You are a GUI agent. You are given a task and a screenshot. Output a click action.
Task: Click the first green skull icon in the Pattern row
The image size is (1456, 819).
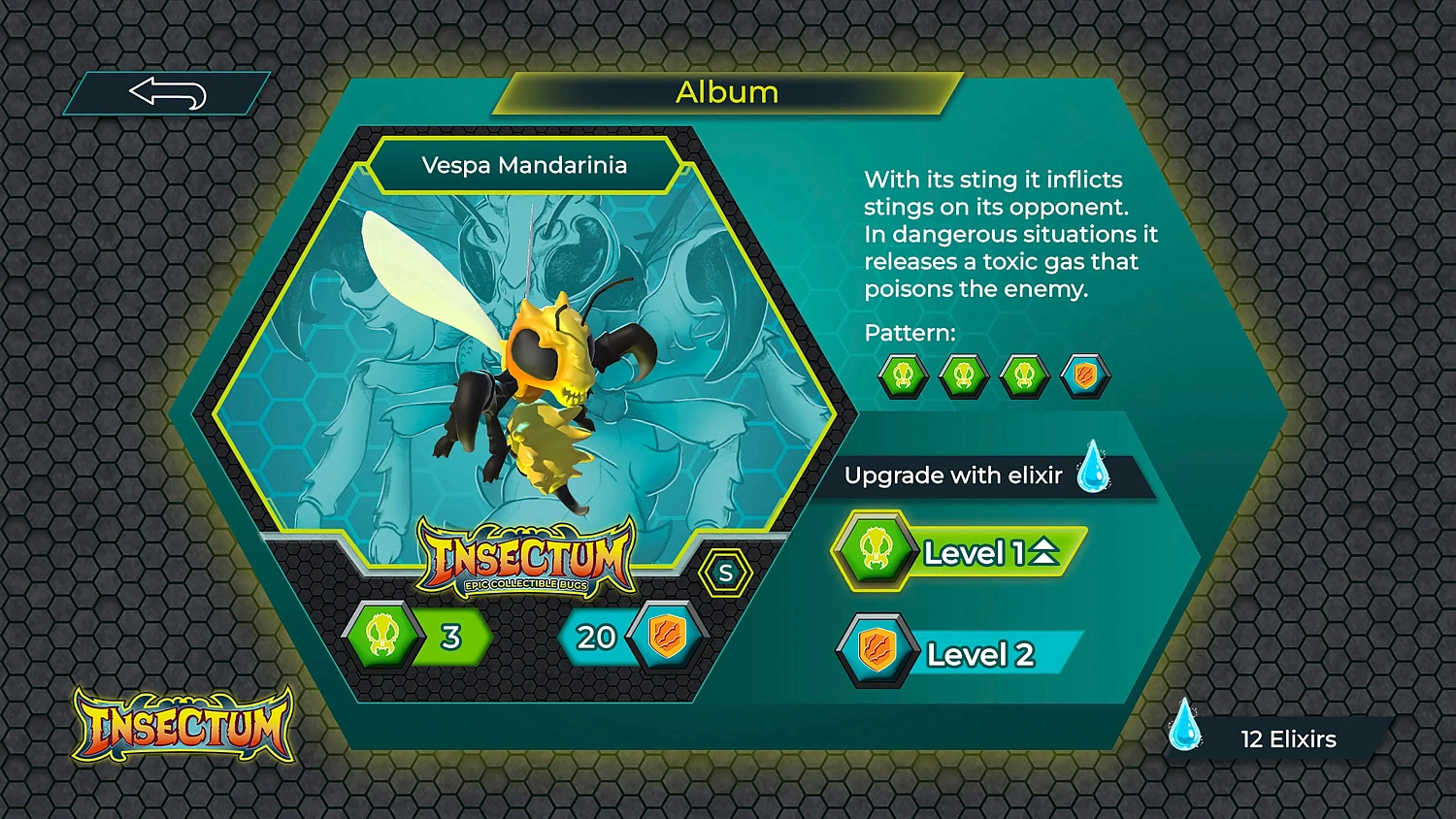(x=904, y=376)
